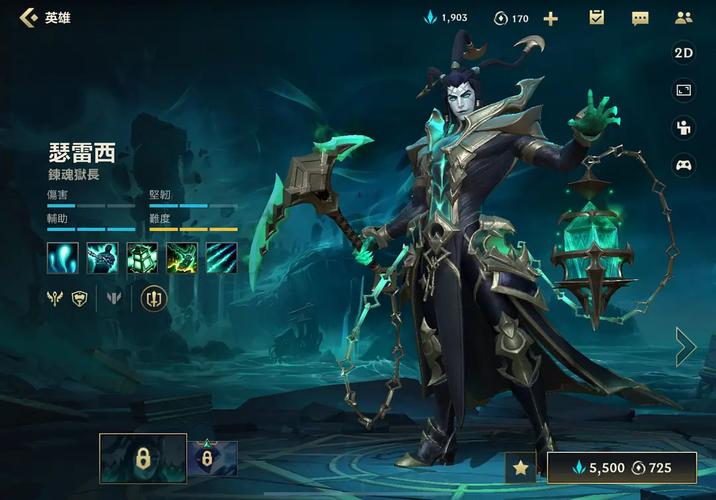Switch to the 2D splash view
This screenshot has height=500, width=716.
click(684, 53)
